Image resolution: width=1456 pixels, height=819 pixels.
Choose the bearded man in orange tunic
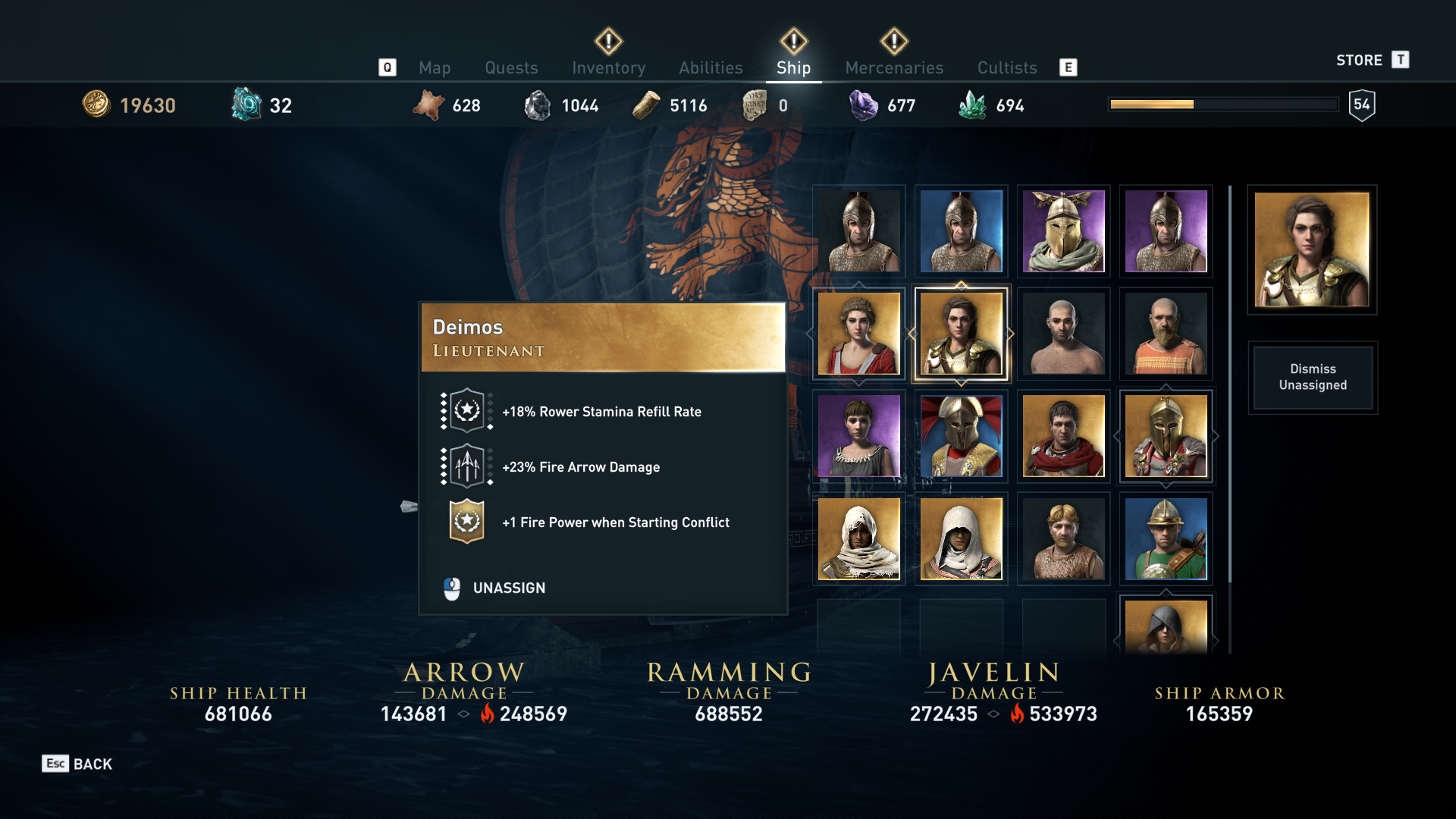point(1166,334)
